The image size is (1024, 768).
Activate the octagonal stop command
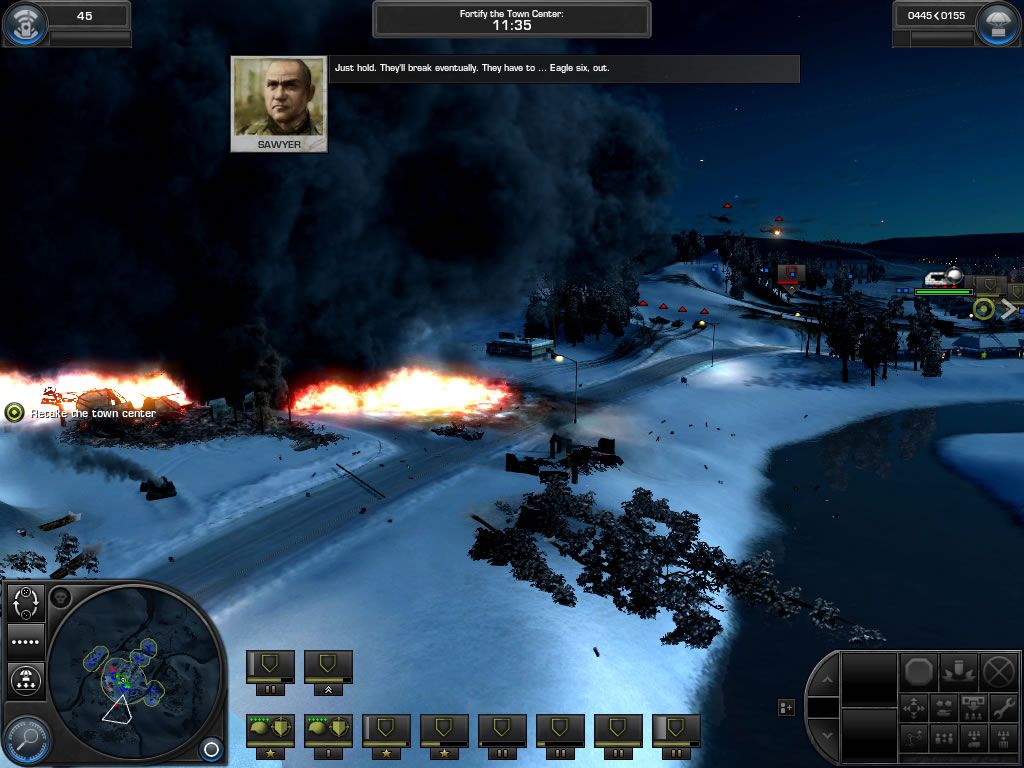(x=919, y=669)
